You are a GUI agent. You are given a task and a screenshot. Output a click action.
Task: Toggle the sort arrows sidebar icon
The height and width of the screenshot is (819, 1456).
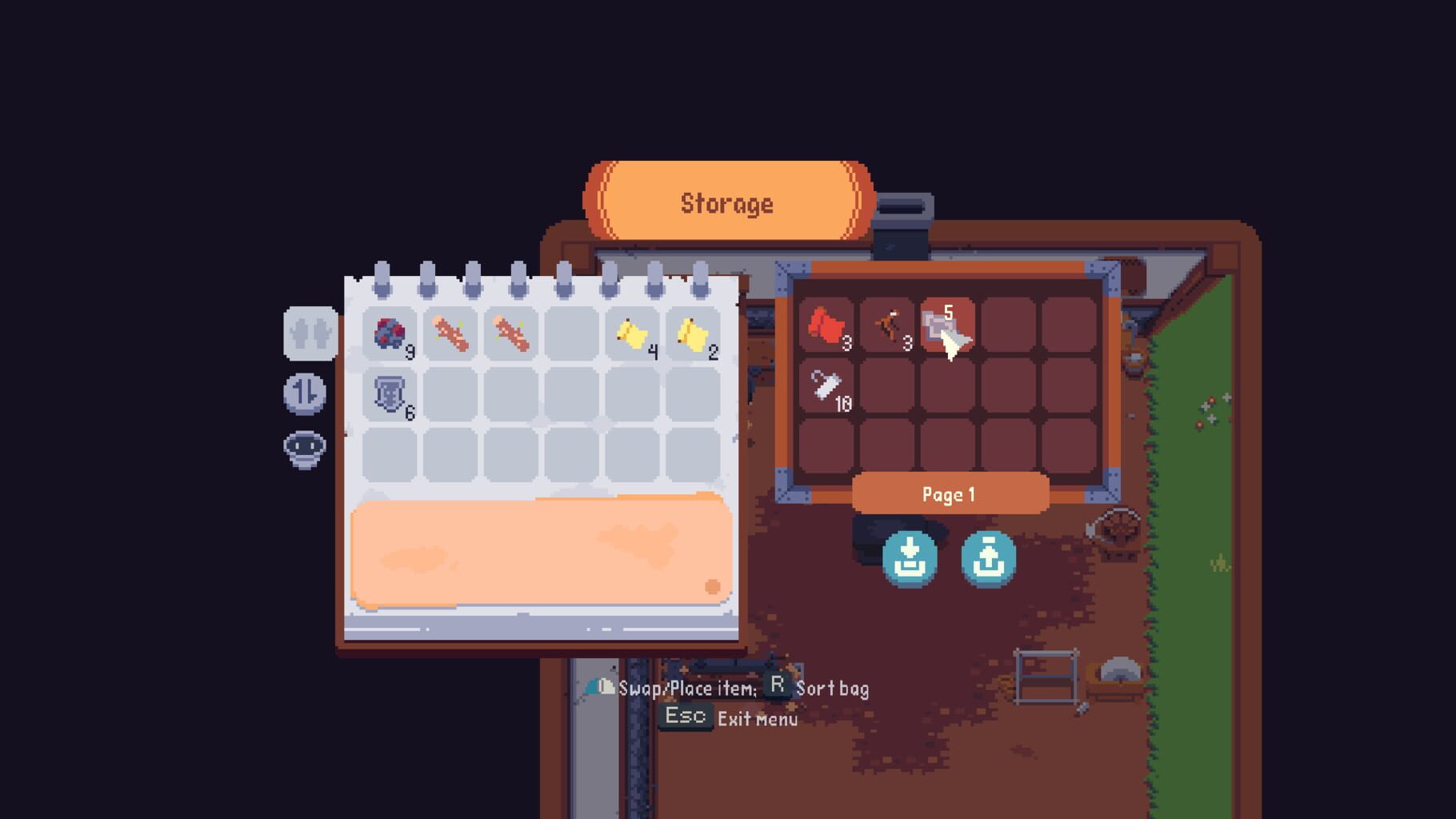click(306, 394)
